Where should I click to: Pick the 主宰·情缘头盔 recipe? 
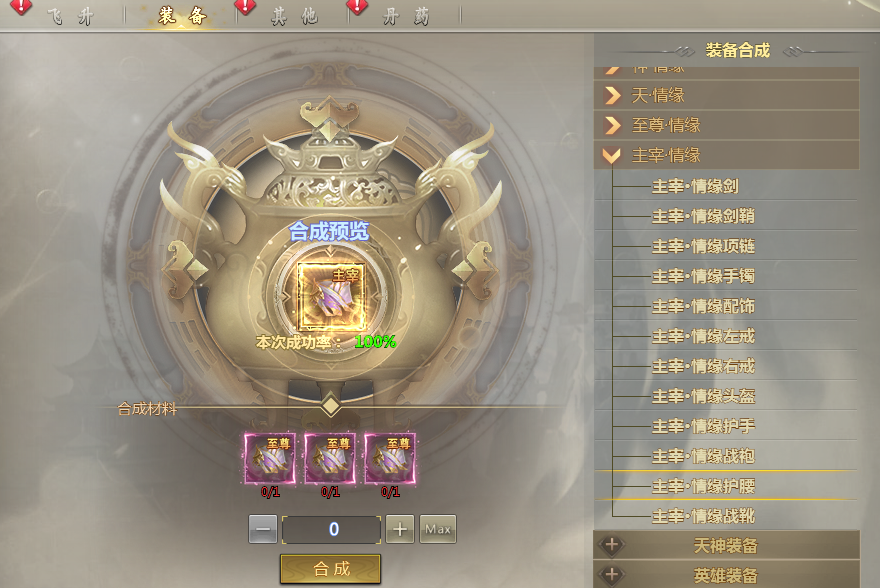pyautogui.click(x=702, y=396)
